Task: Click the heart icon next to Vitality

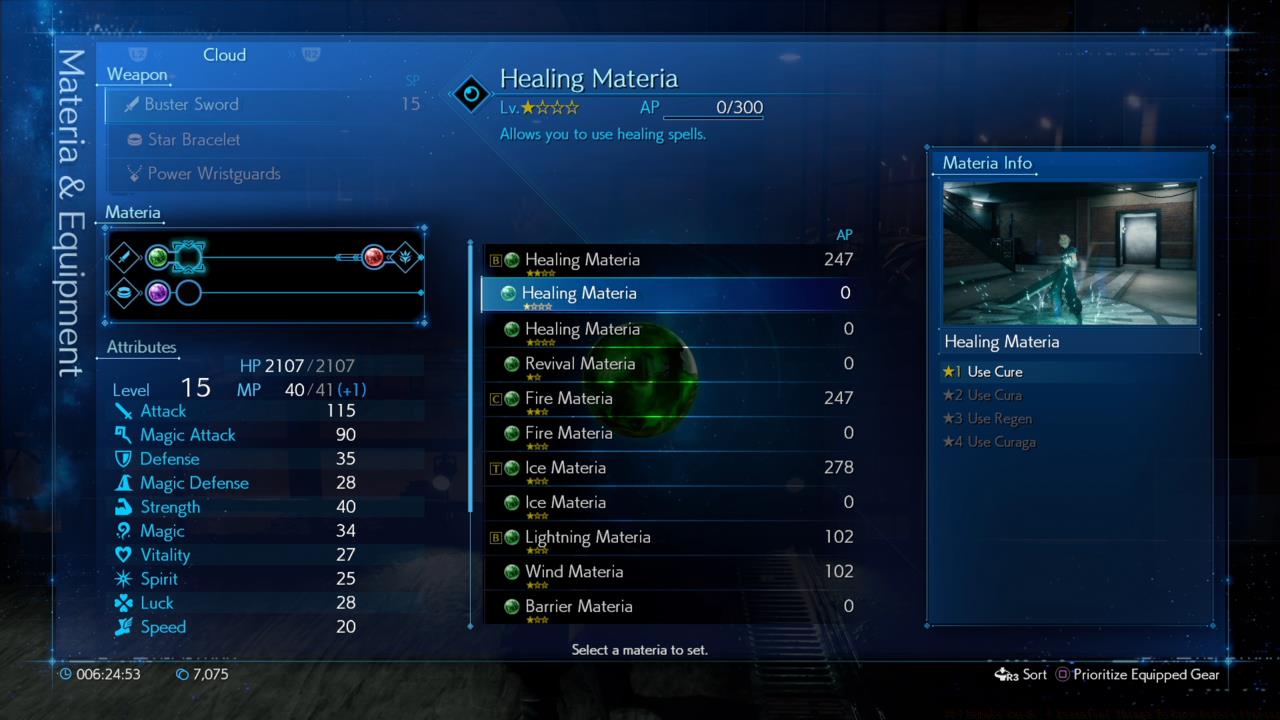Action: 124,555
